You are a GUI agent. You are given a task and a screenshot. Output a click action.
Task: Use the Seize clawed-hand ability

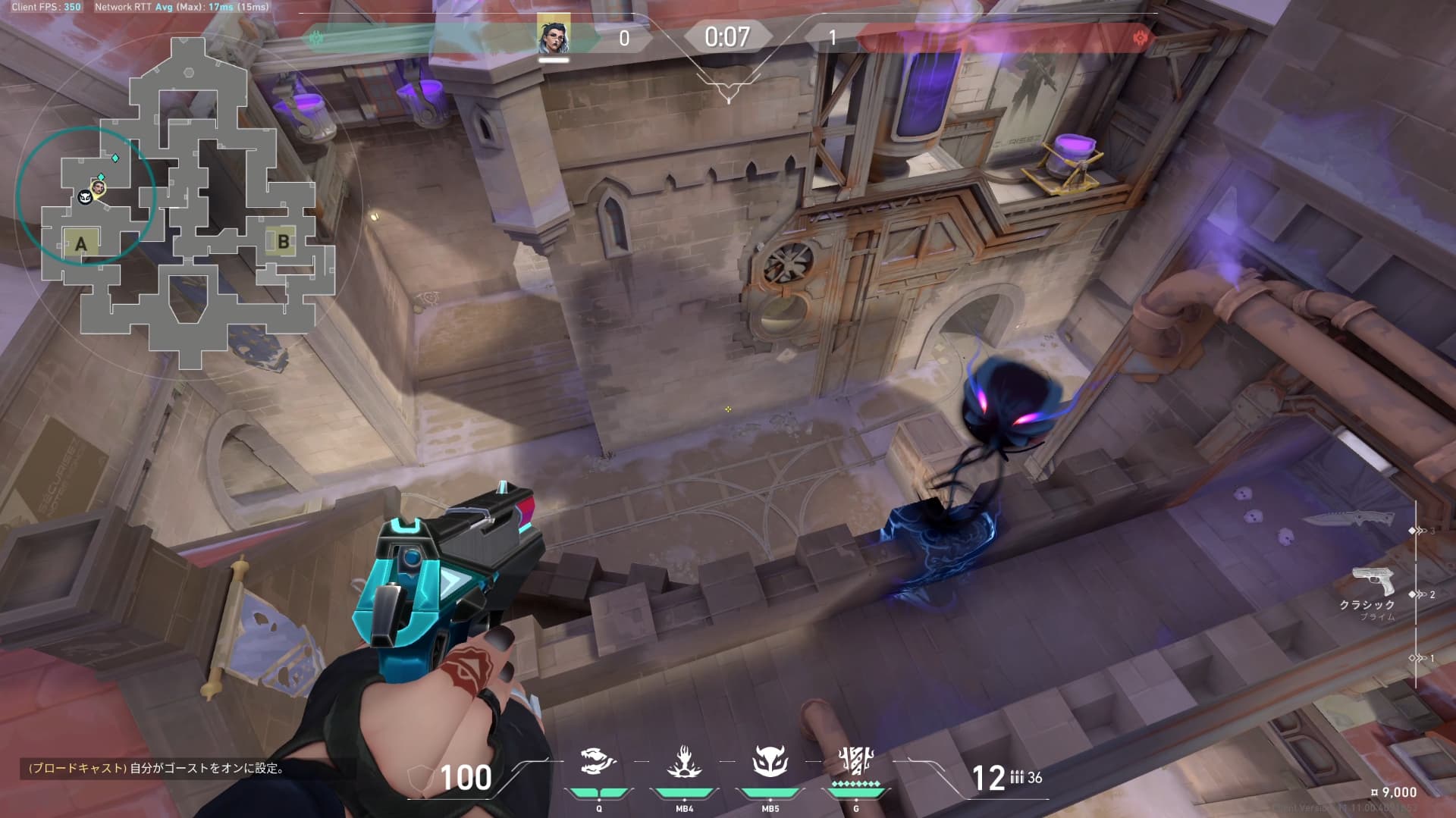(x=684, y=762)
